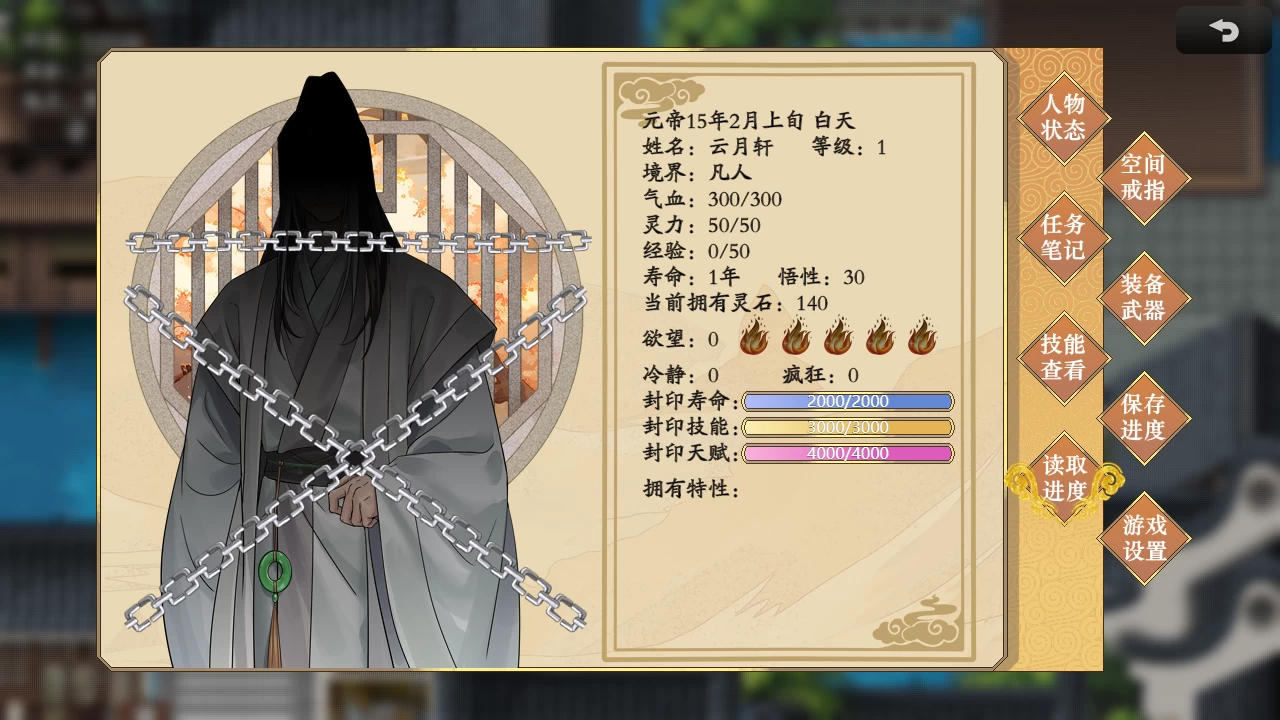
Task: Open the 技能查看 skills view
Action: [1062, 358]
